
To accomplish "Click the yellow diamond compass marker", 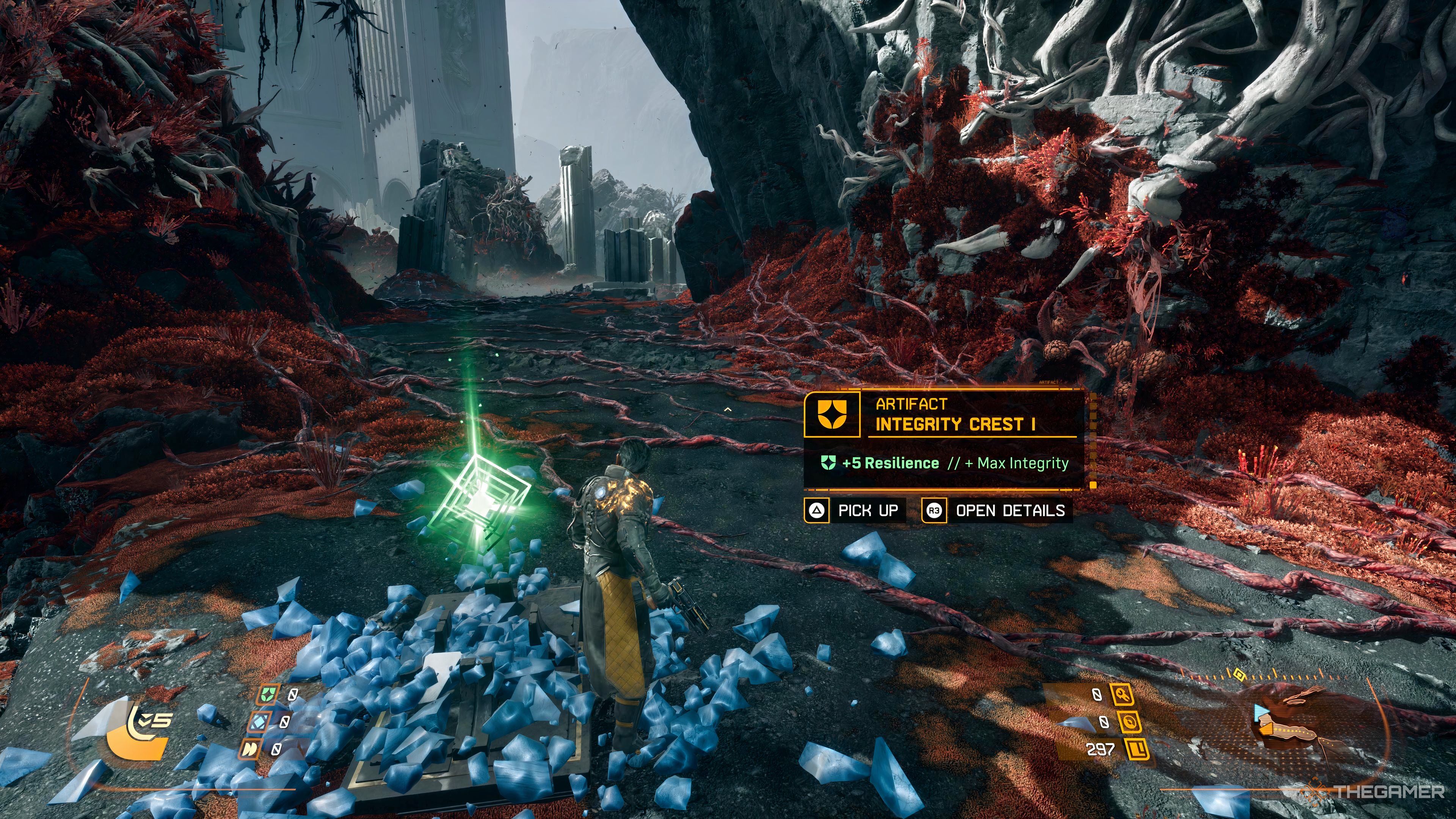I will 1239,674.
